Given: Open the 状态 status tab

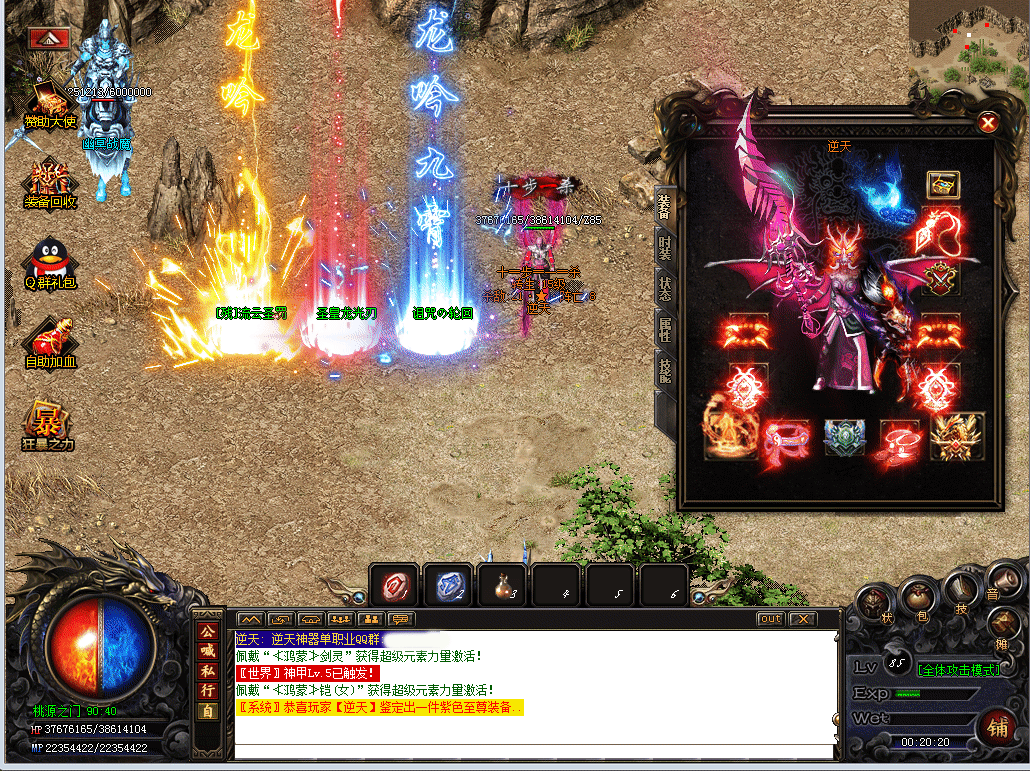Looking at the screenshot, I should [x=665, y=289].
